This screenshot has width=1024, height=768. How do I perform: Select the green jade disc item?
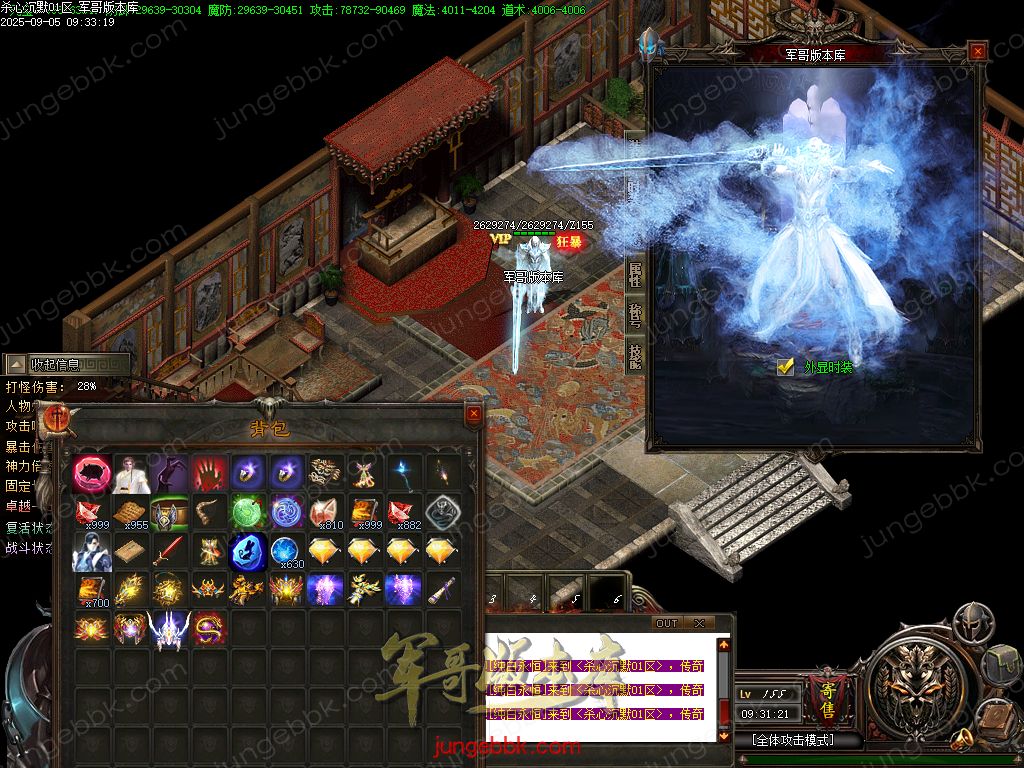(x=247, y=512)
